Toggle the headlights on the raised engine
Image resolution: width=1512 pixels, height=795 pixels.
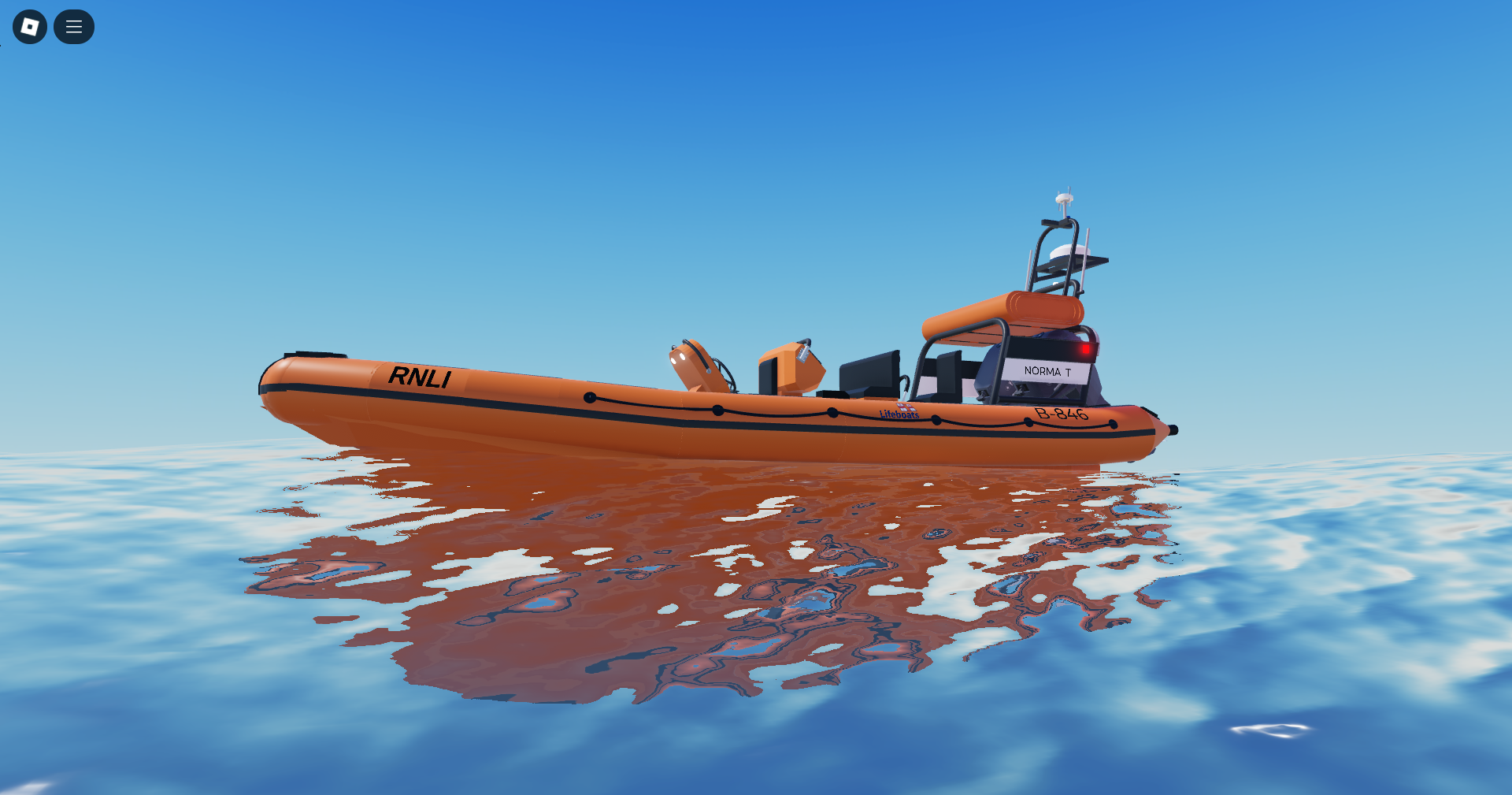(x=676, y=357)
